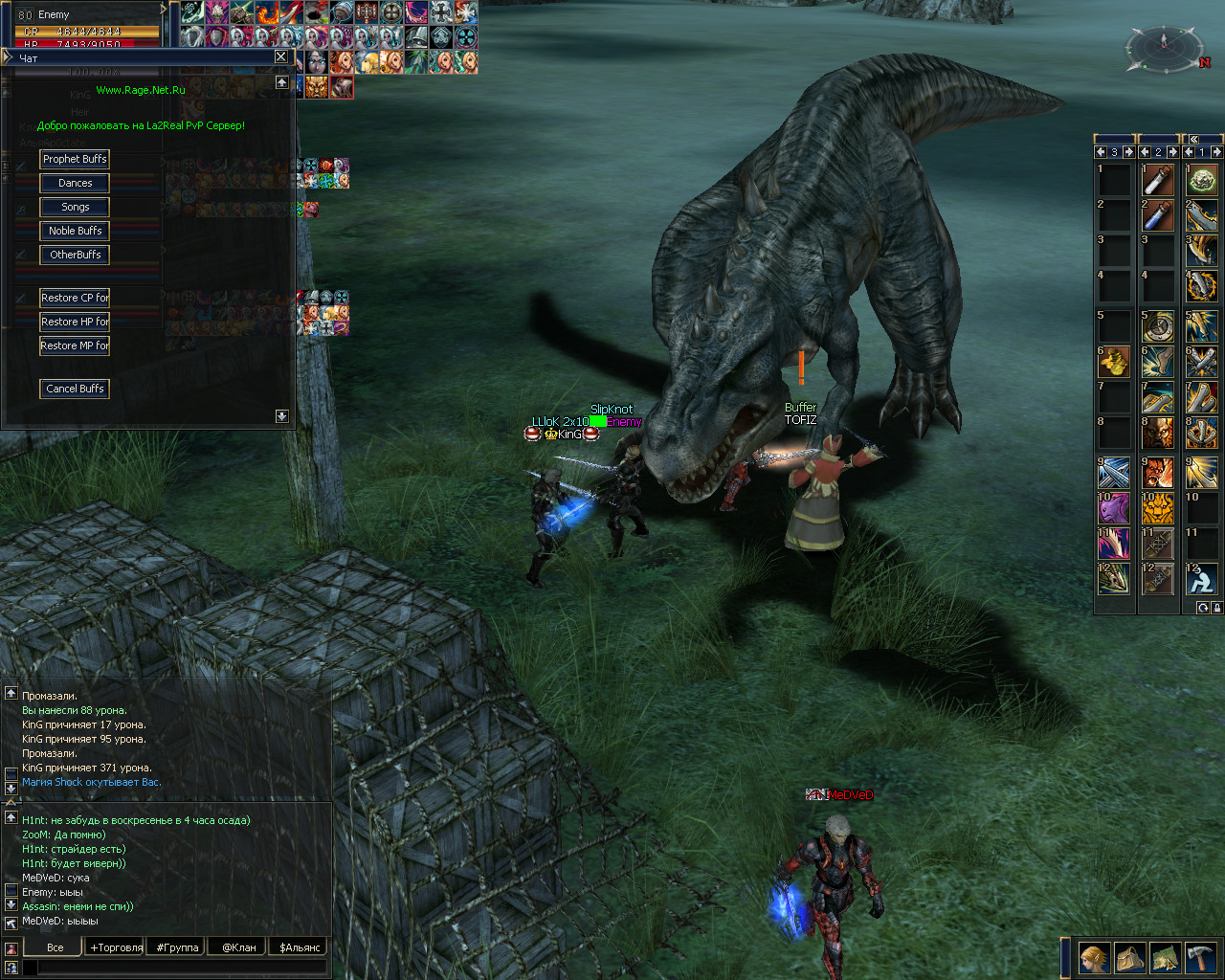The height and width of the screenshot is (980, 1225).
Task: Open the character status elf-head icon
Action: pyautogui.click(x=1094, y=957)
